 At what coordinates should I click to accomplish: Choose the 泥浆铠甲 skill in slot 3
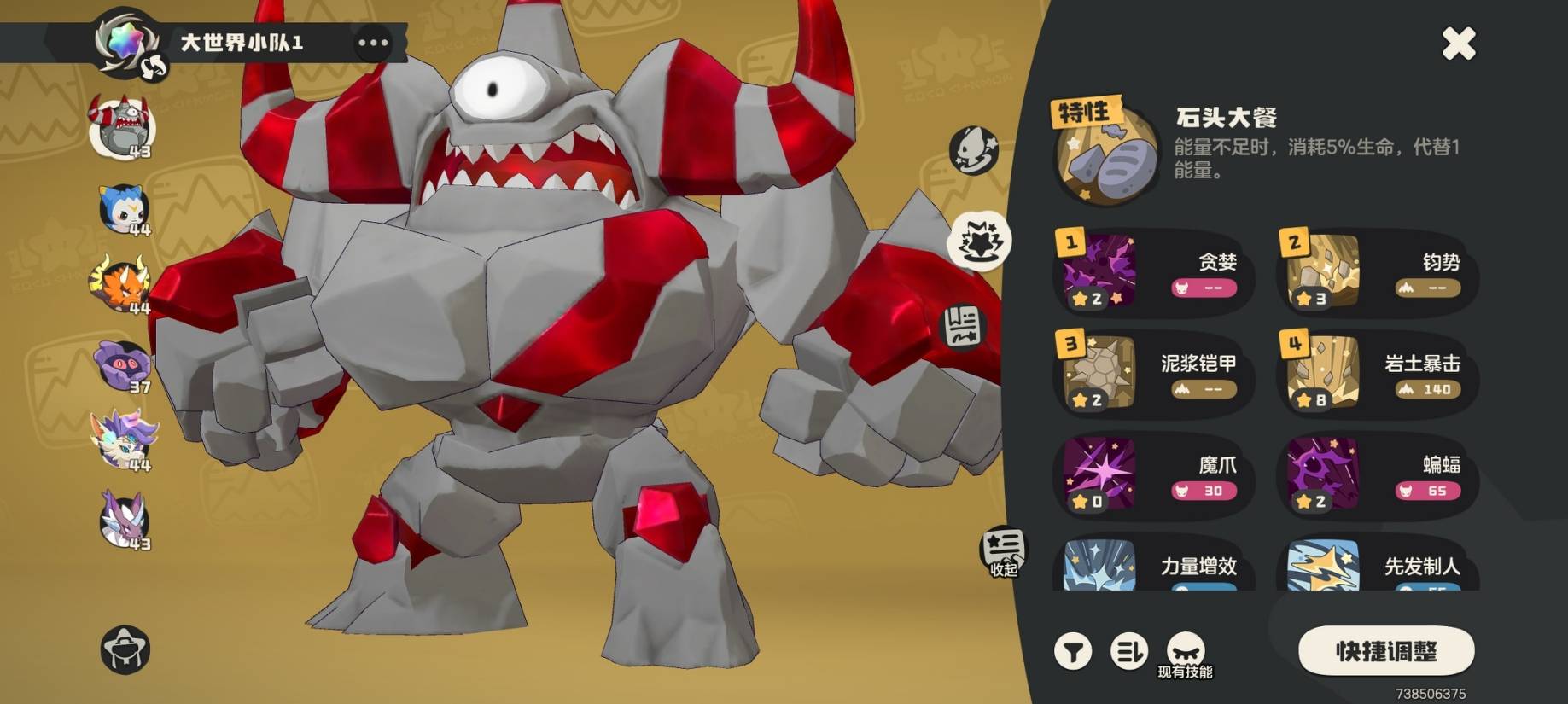[x=1153, y=374]
